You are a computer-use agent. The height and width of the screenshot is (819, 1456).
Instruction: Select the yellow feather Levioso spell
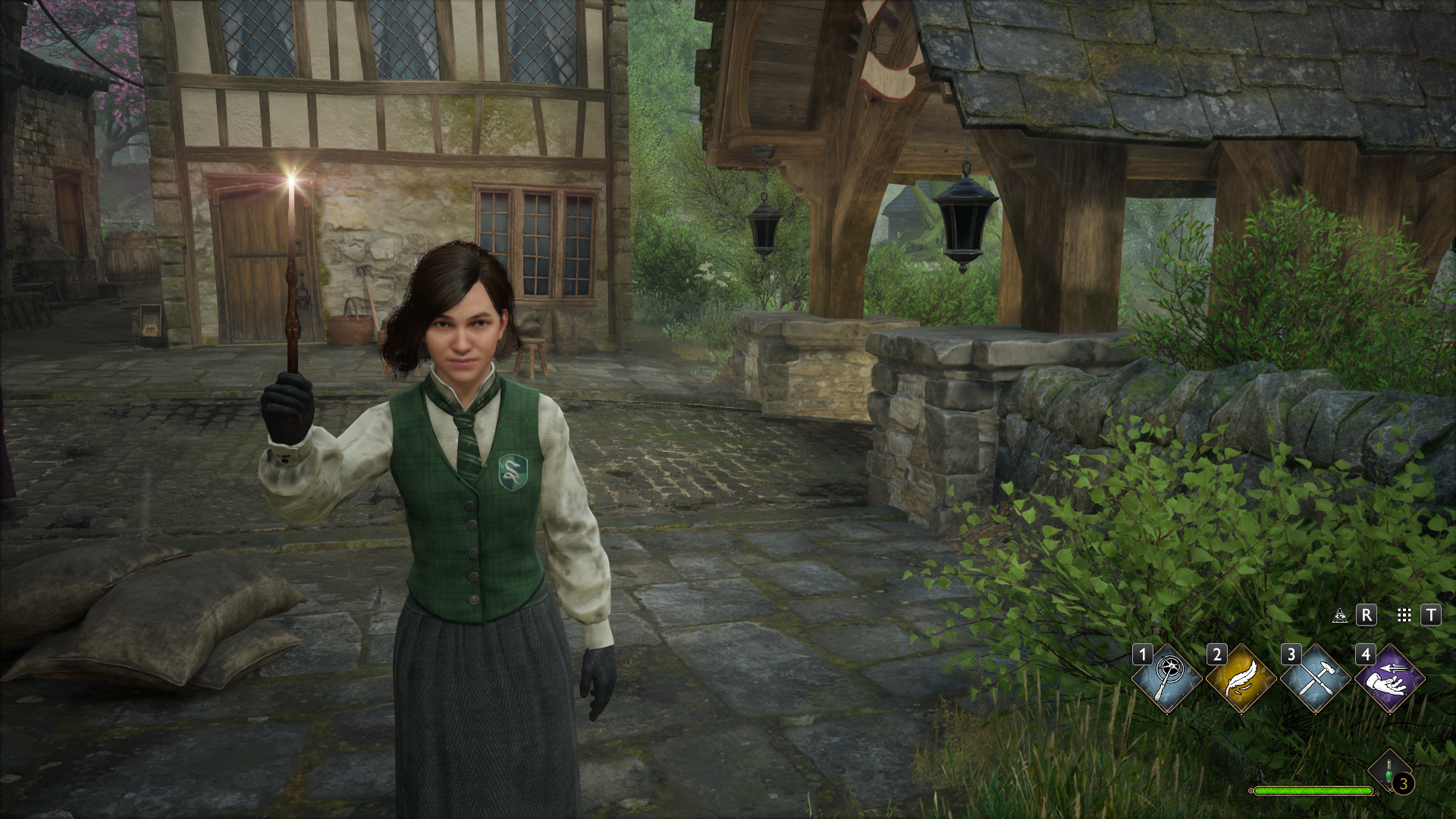(1241, 677)
